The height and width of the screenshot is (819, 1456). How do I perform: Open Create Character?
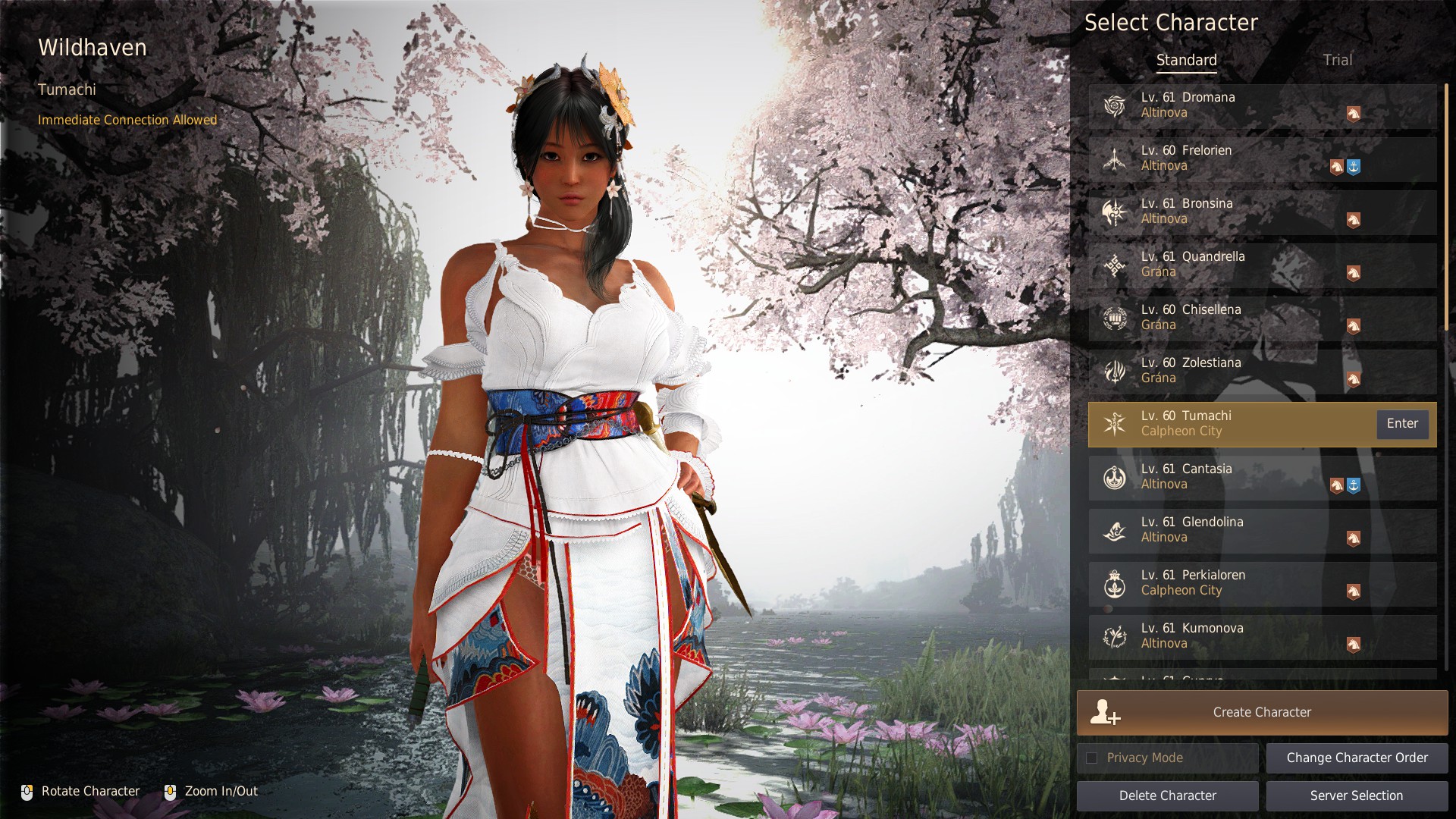click(1262, 712)
